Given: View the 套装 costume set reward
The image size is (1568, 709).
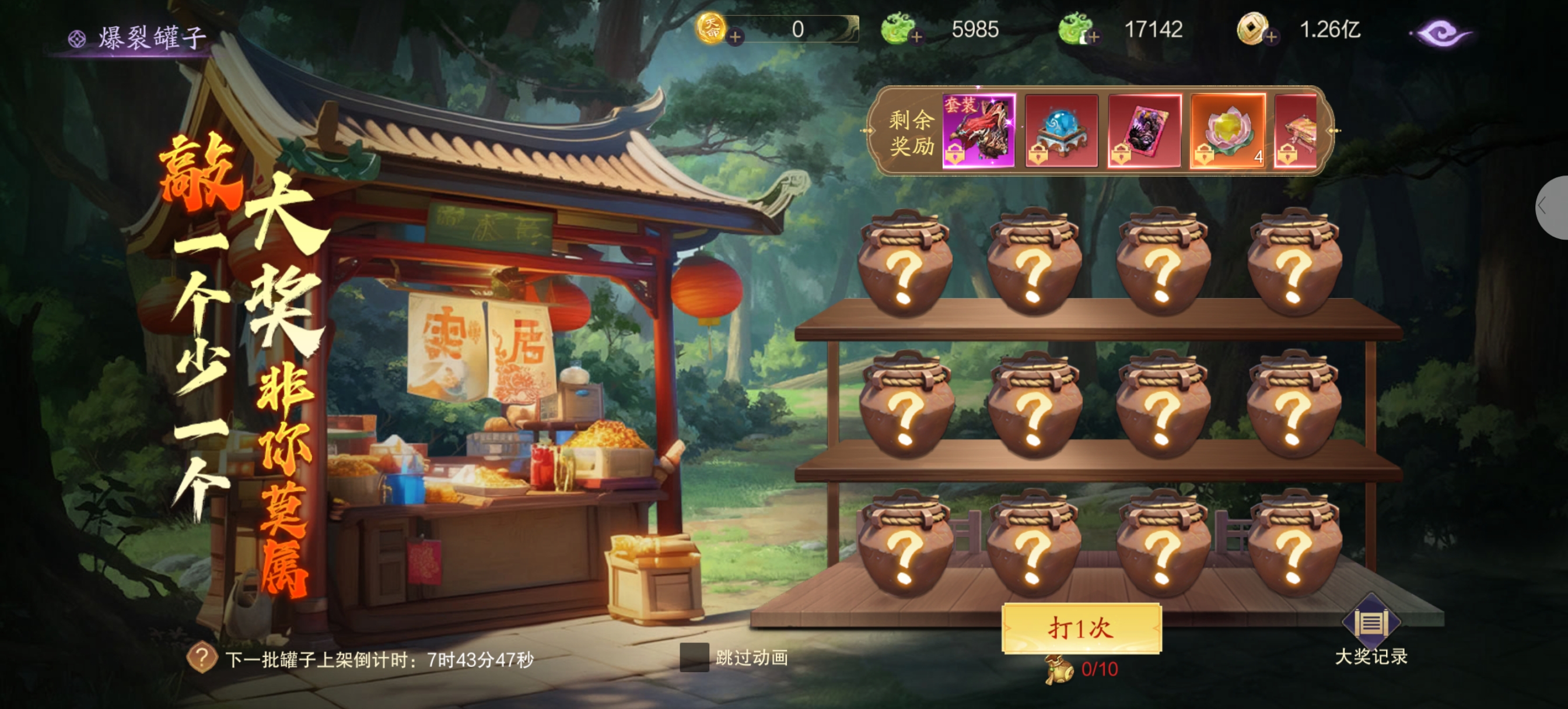Looking at the screenshot, I should 979,130.
